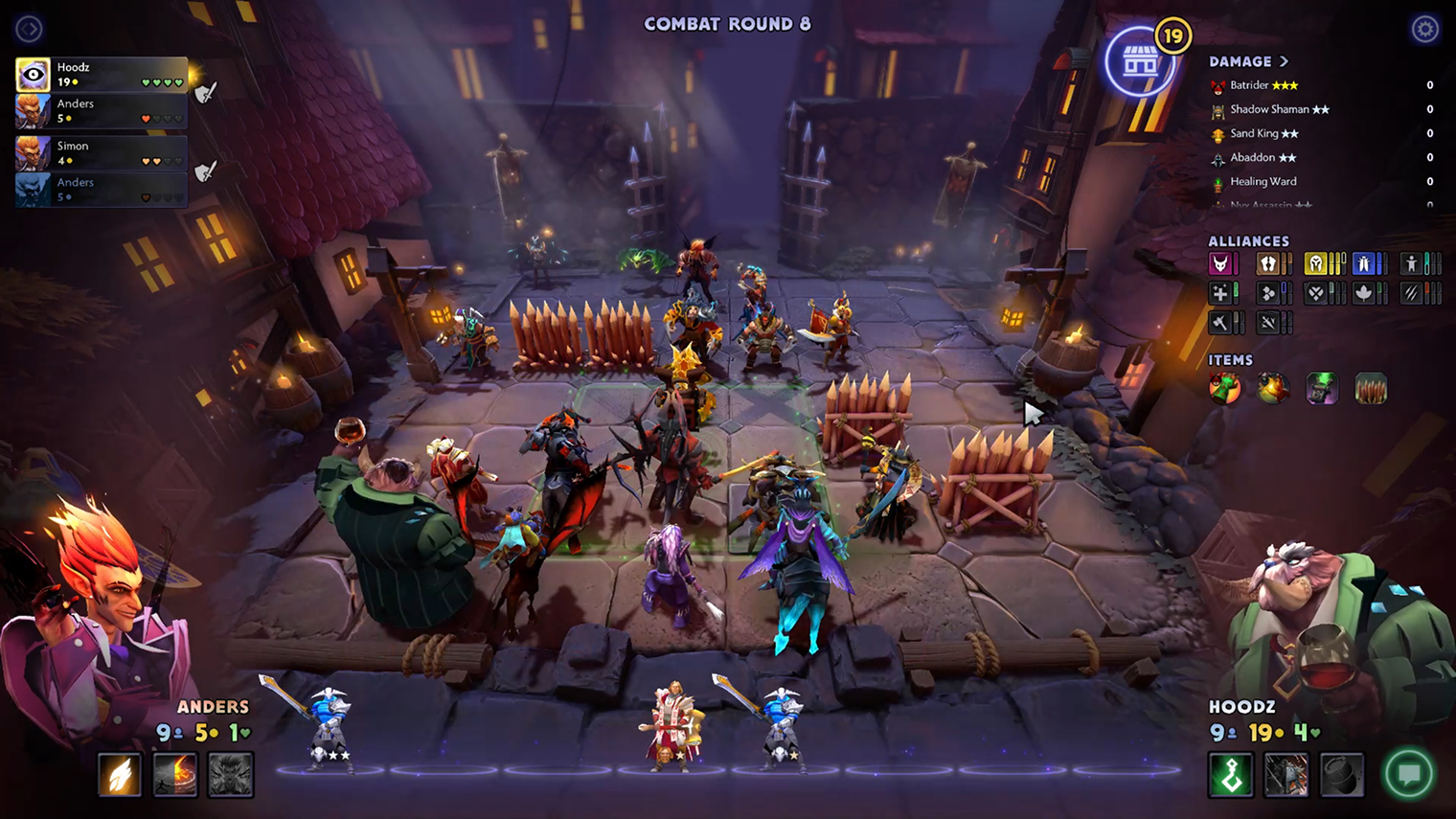This screenshot has height=819, width=1456.
Task: Click the gold counter showing 19
Action: (1172, 35)
